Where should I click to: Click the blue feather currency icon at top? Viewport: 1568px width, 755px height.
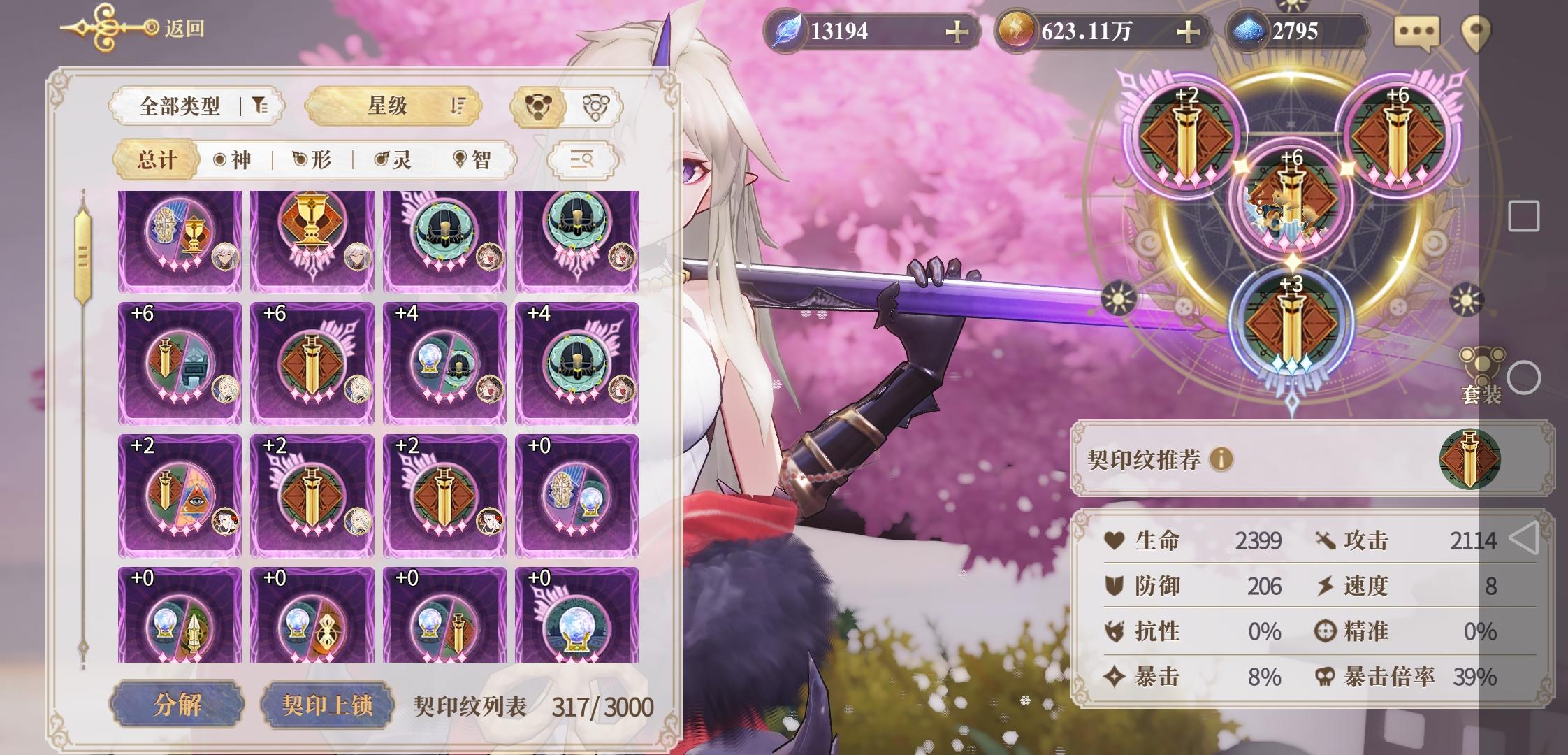785,29
